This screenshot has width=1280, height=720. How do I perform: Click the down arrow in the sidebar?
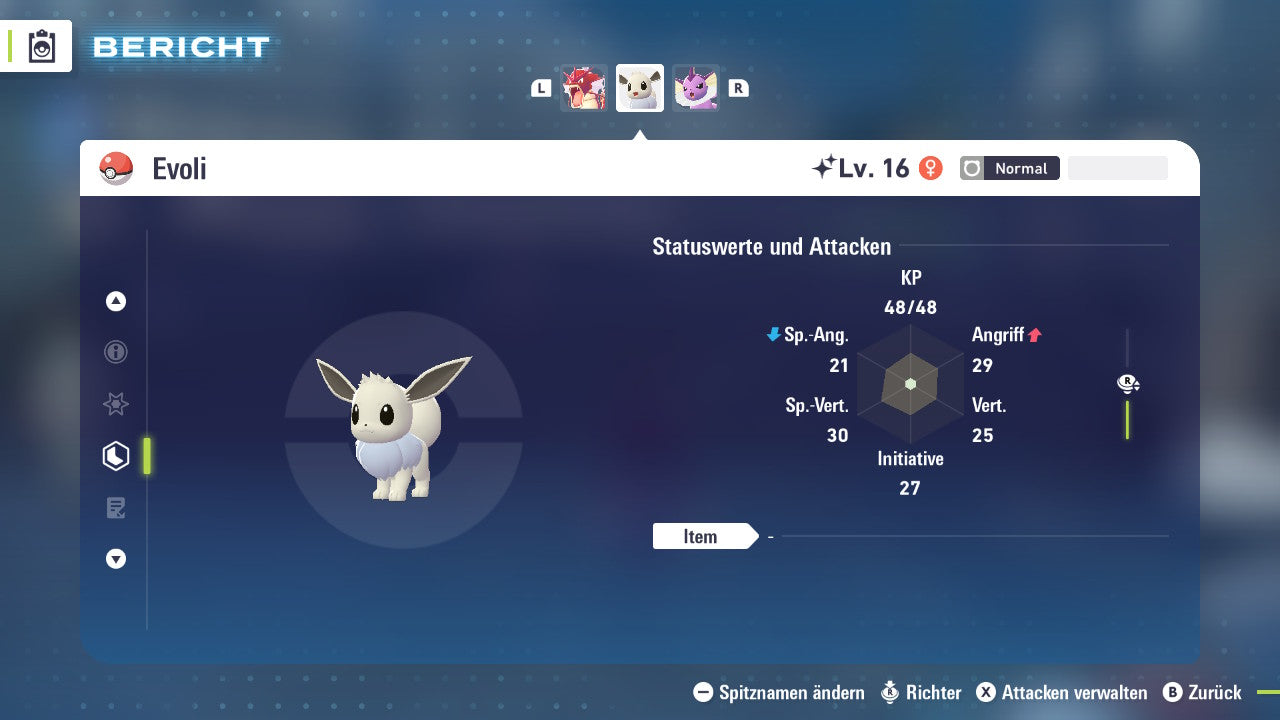[116, 559]
